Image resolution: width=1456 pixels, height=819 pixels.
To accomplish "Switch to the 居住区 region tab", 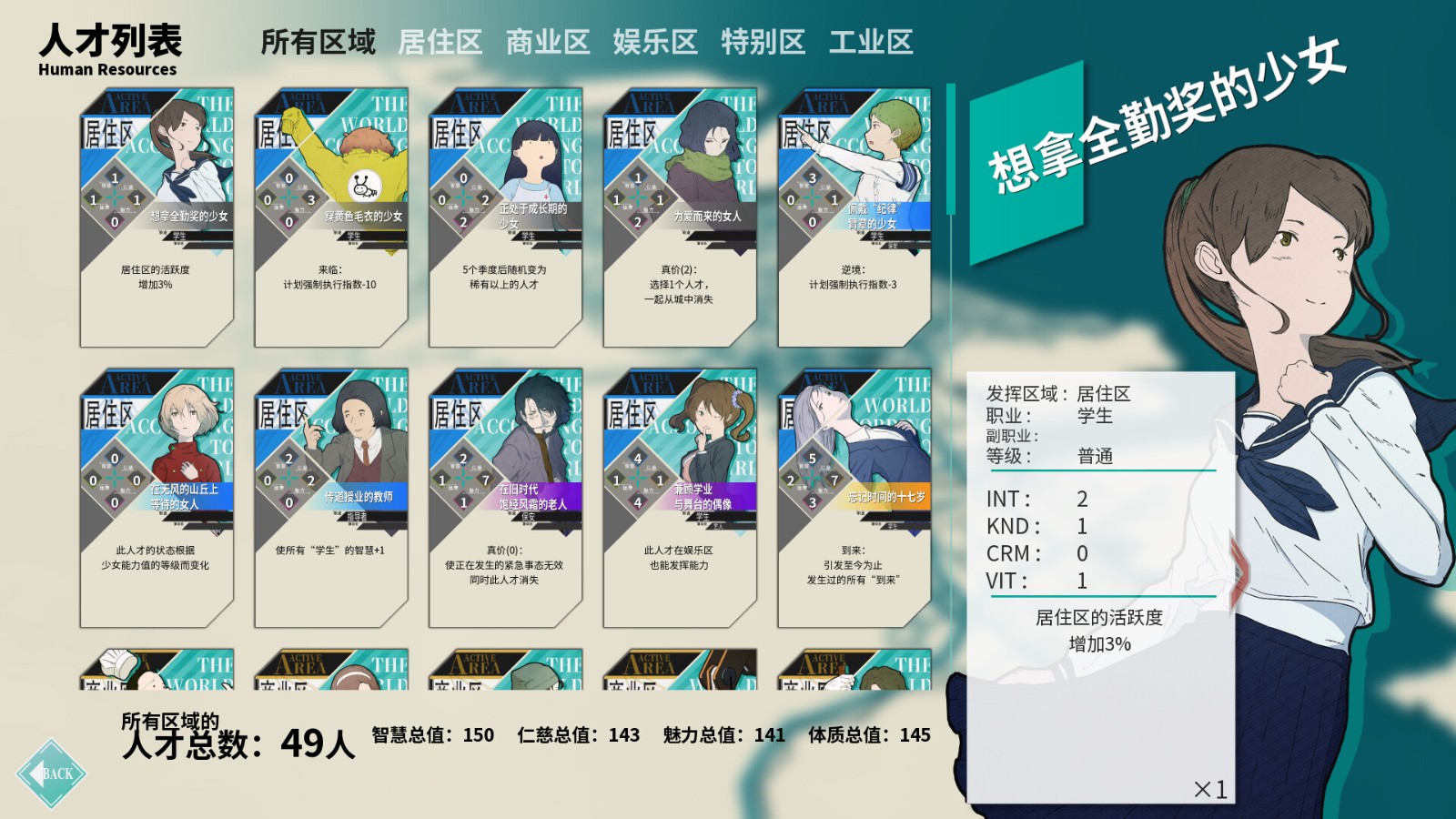I will pos(440,41).
